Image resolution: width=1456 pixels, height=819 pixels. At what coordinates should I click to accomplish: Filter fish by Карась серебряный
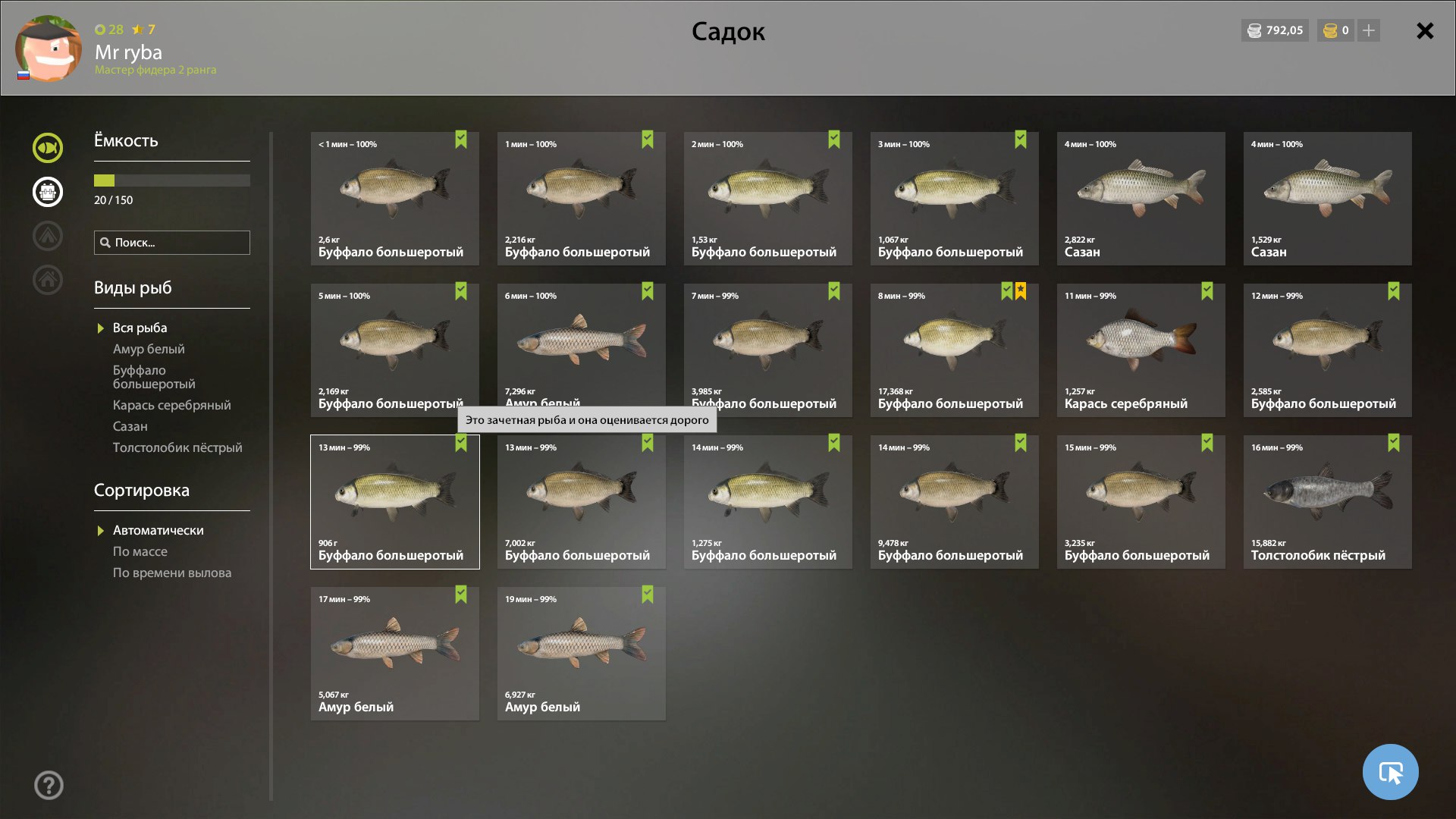(x=171, y=405)
